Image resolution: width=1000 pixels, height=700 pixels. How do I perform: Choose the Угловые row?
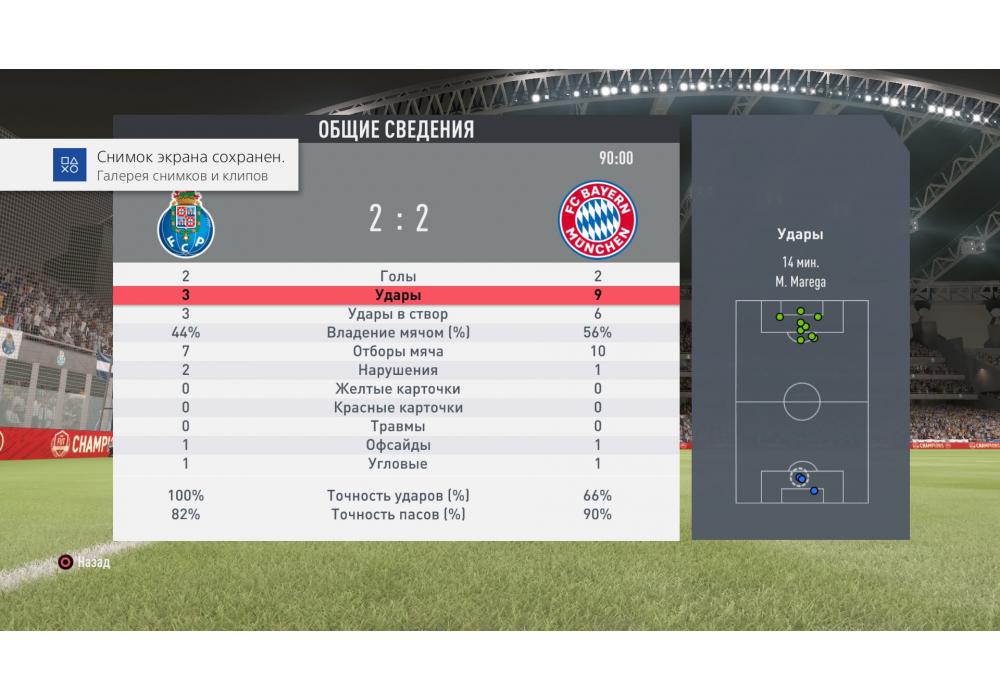398,464
